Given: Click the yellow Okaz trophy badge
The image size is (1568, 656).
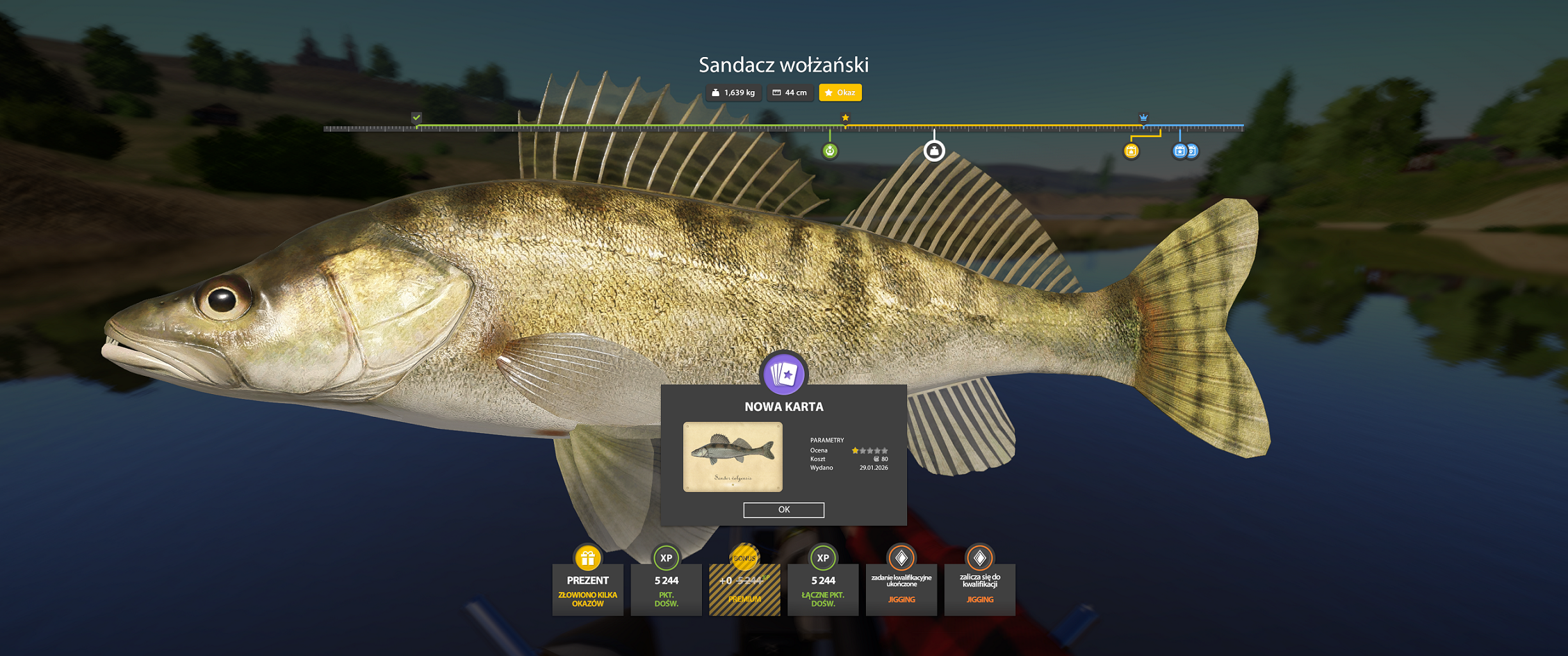Looking at the screenshot, I should click(840, 92).
